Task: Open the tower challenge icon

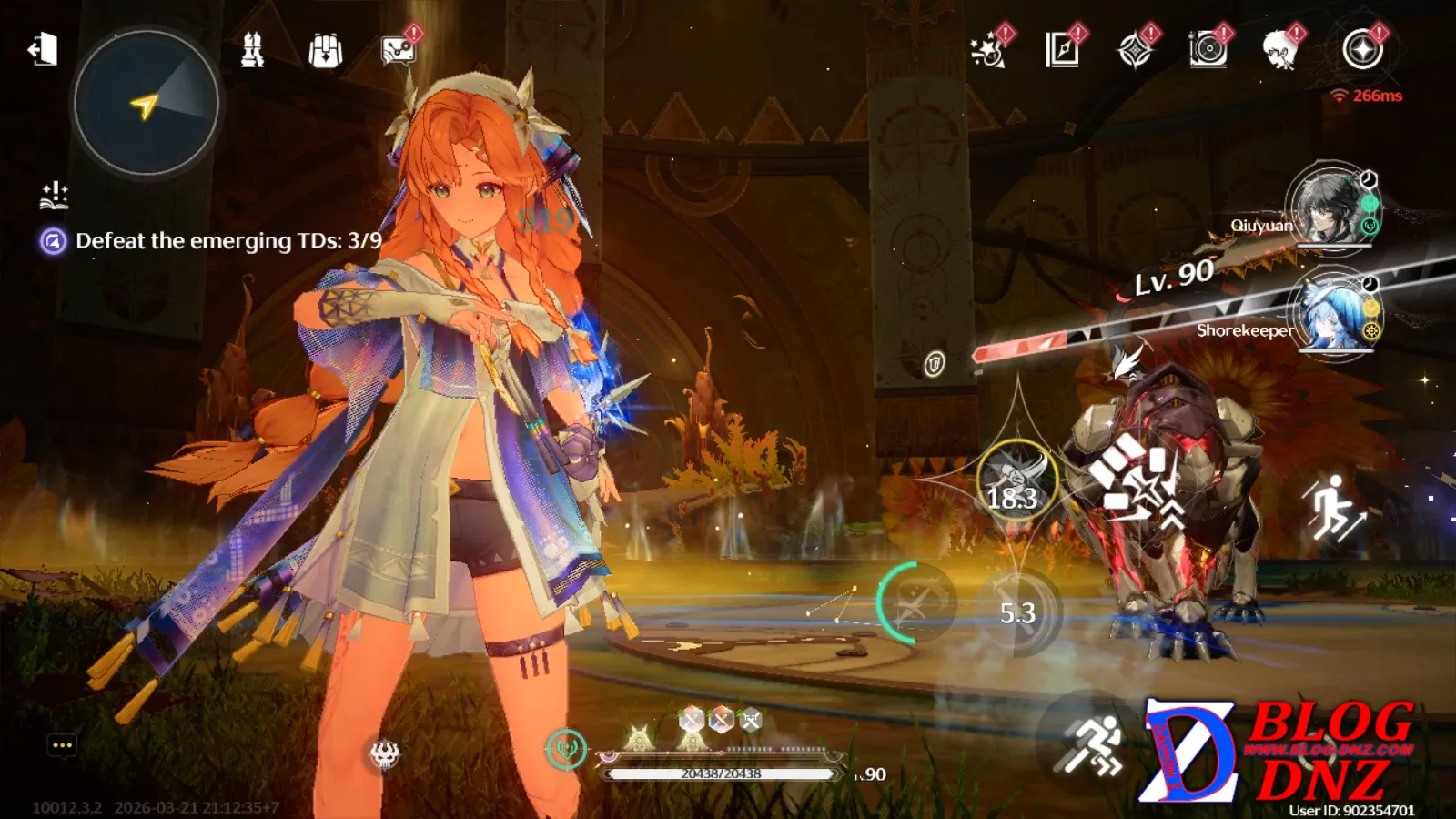Action: [252, 50]
